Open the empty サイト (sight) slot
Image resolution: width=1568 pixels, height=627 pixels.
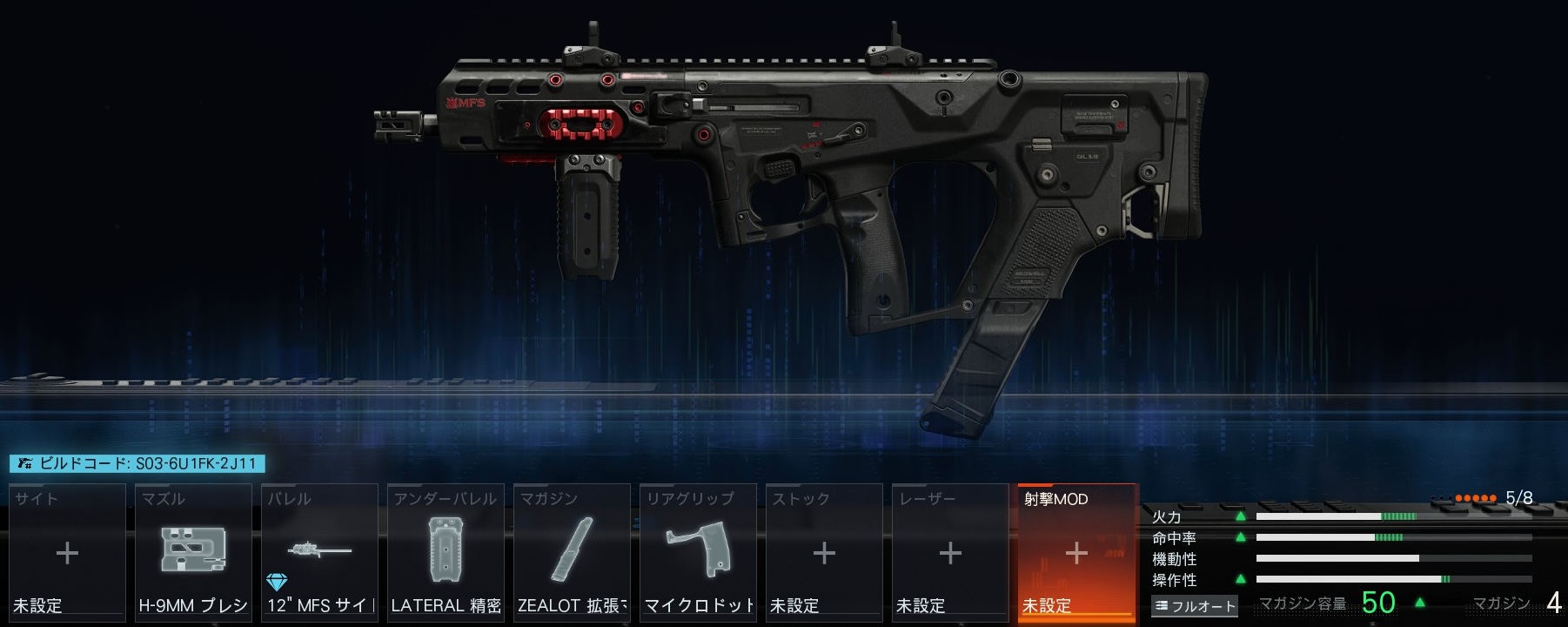point(67,552)
